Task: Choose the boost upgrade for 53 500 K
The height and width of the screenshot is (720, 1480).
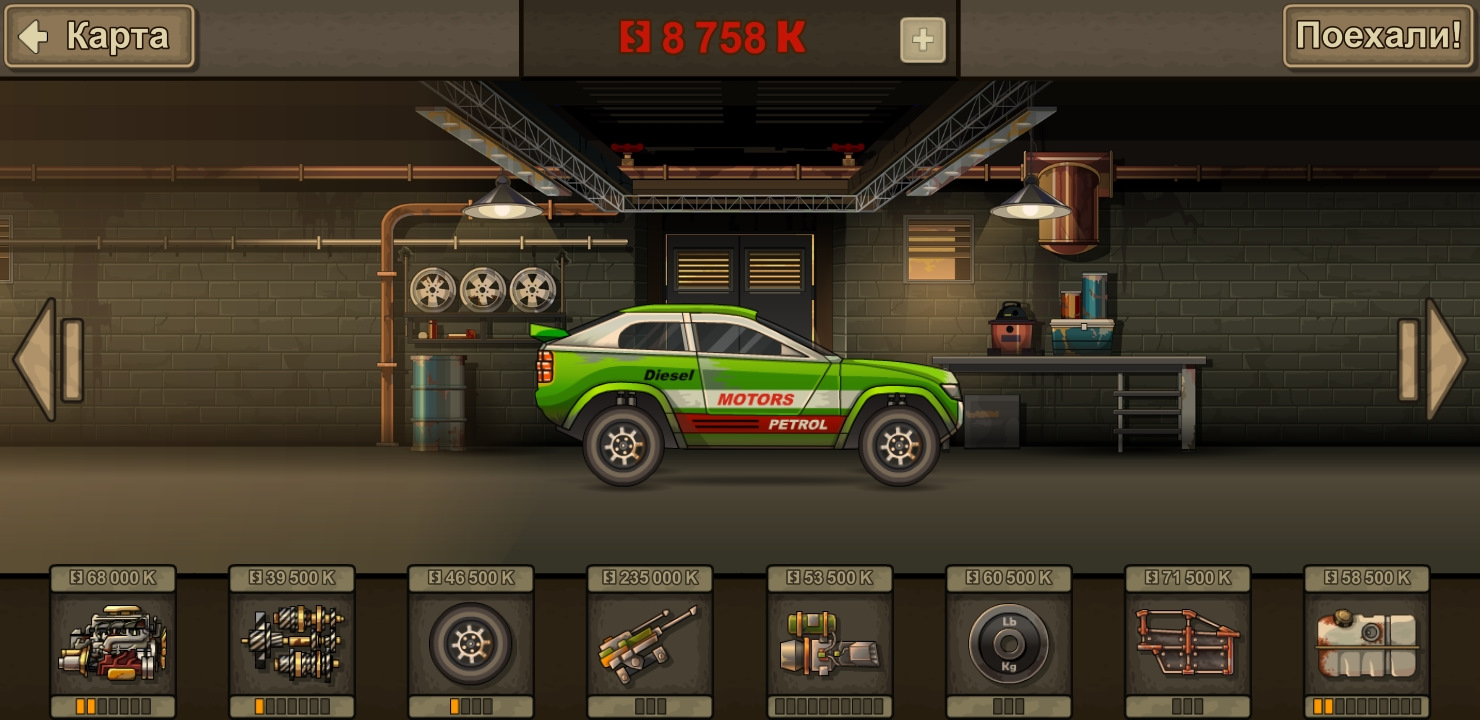Action: [830, 642]
